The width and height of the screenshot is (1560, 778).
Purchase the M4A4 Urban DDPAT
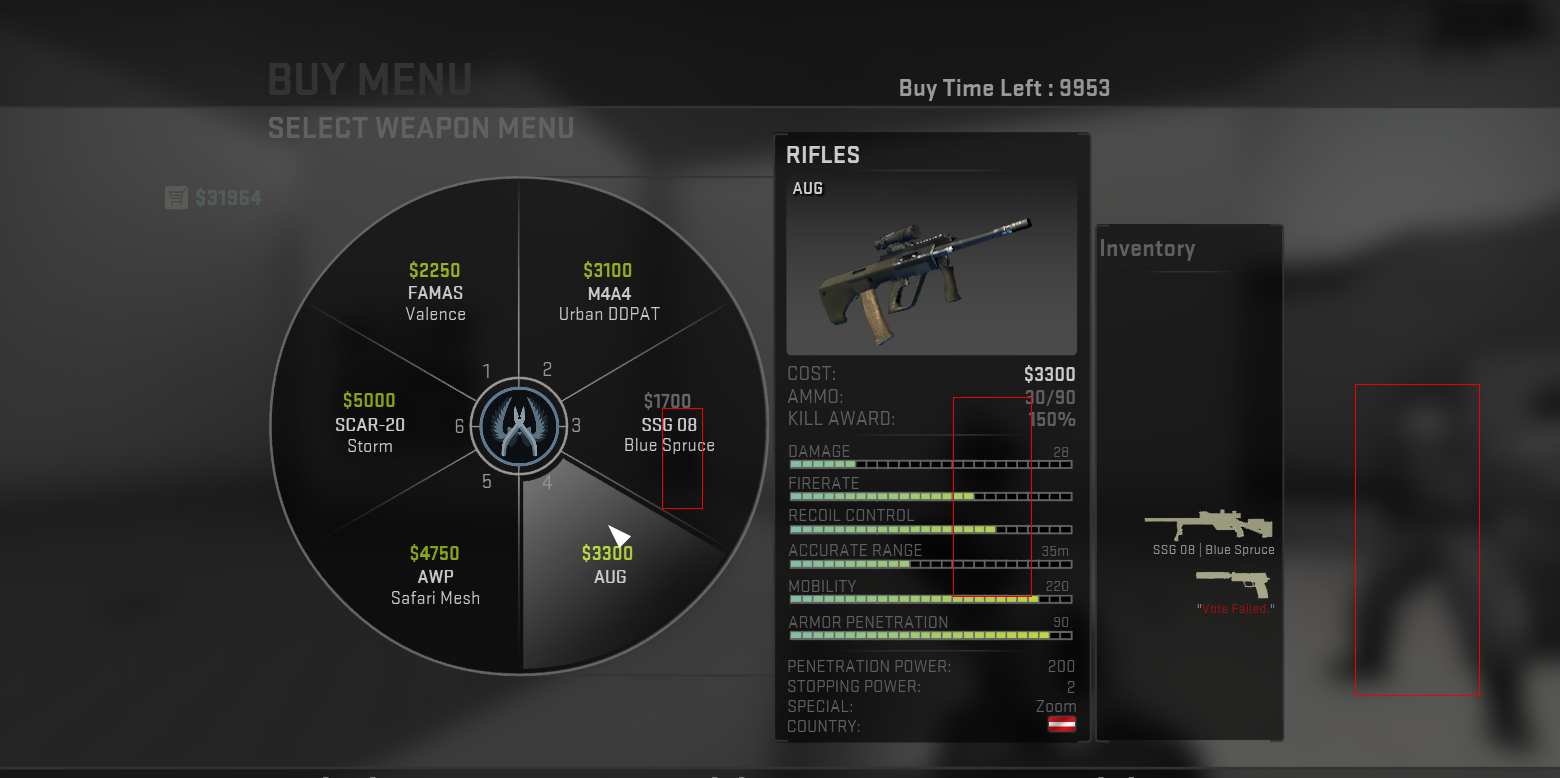pyautogui.click(x=608, y=291)
